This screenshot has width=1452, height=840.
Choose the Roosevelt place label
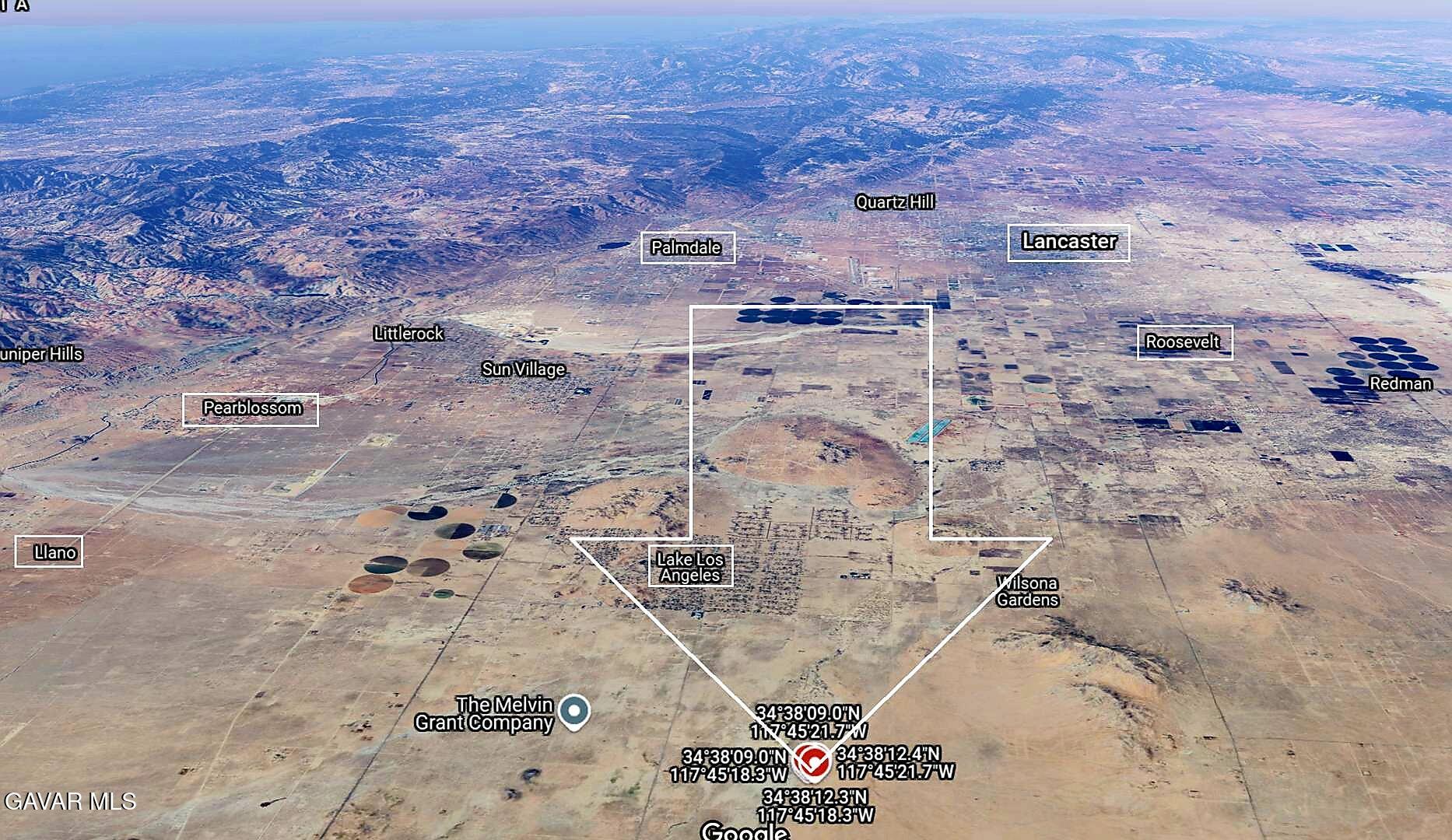[1182, 342]
